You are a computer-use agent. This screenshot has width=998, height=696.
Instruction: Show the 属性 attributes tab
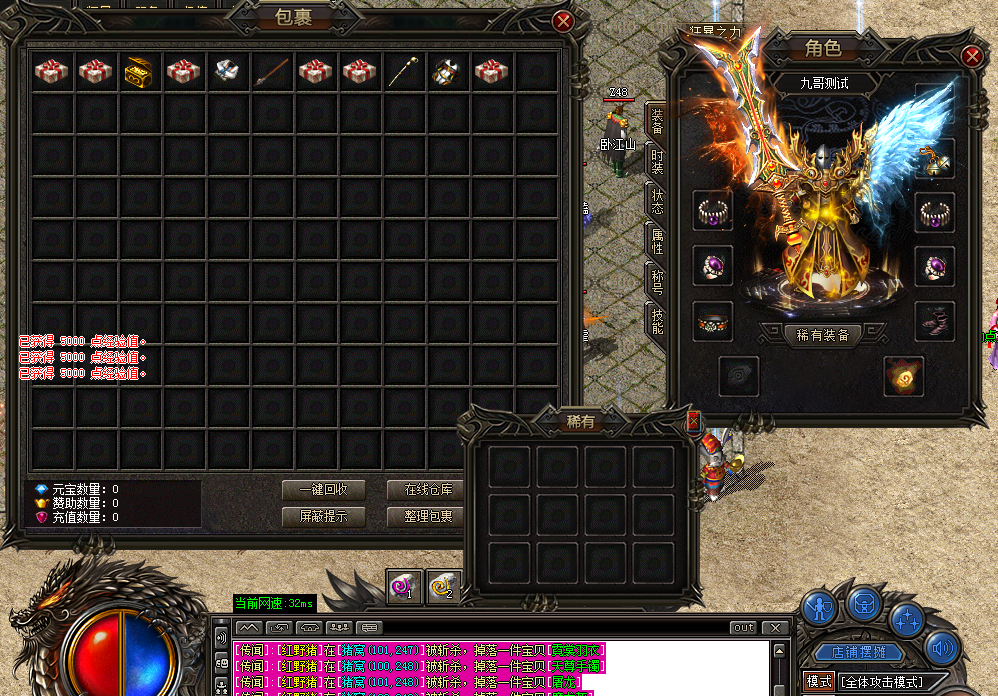657,240
